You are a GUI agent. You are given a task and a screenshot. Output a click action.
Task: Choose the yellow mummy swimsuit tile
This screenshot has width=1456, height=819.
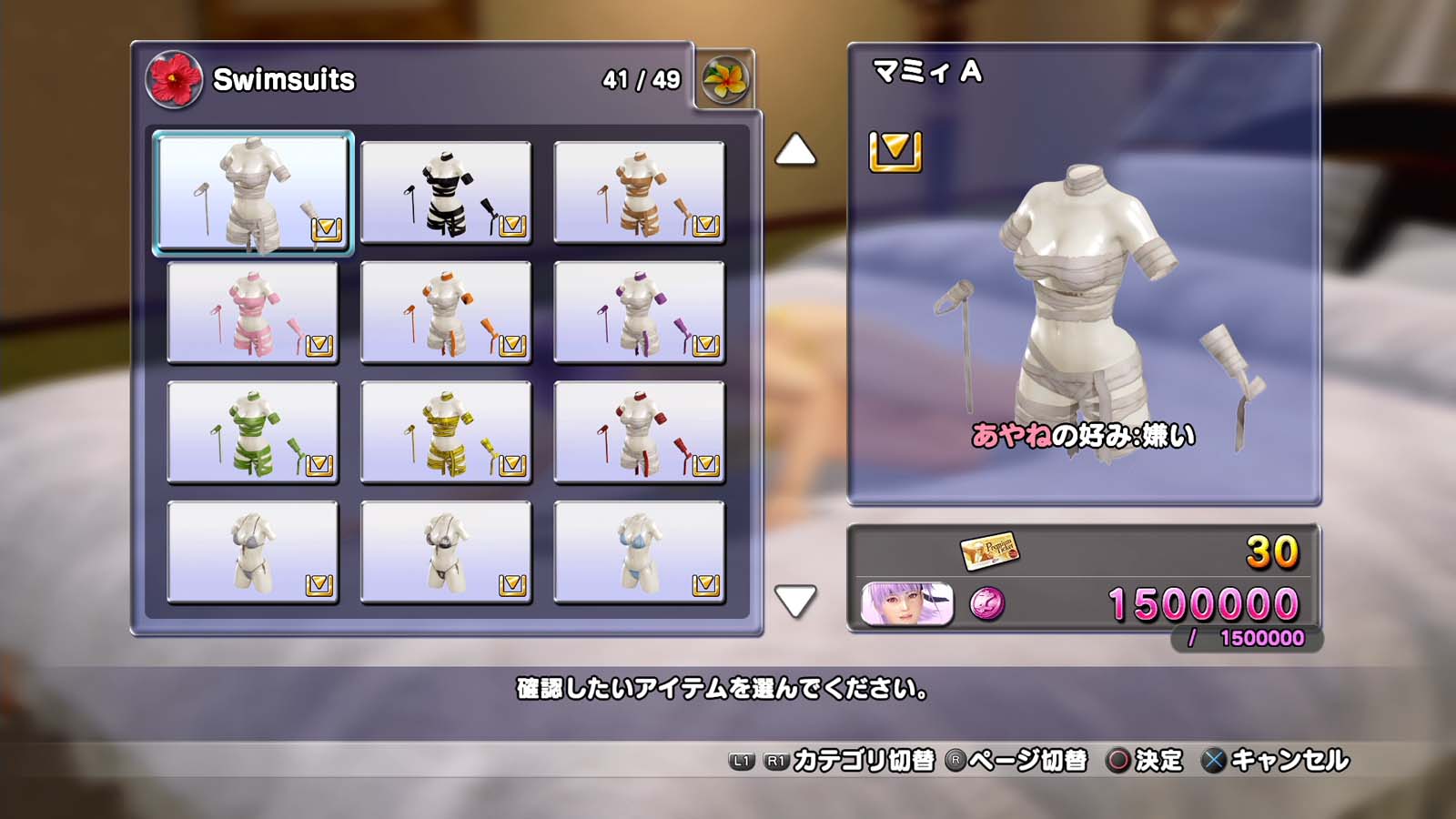pyautogui.click(x=446, y=432)
